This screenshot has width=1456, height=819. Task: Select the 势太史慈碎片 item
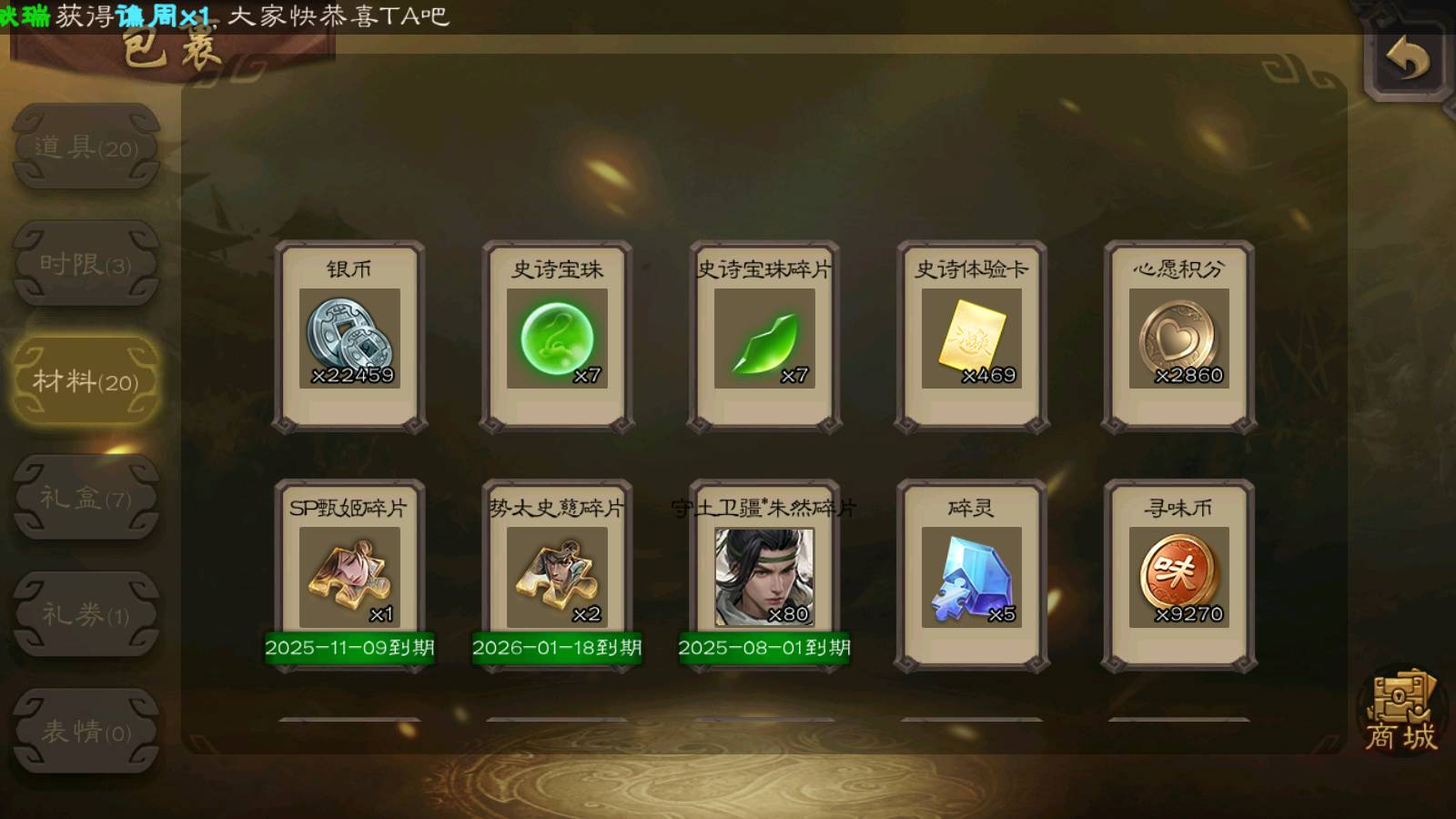pos(557,577)
